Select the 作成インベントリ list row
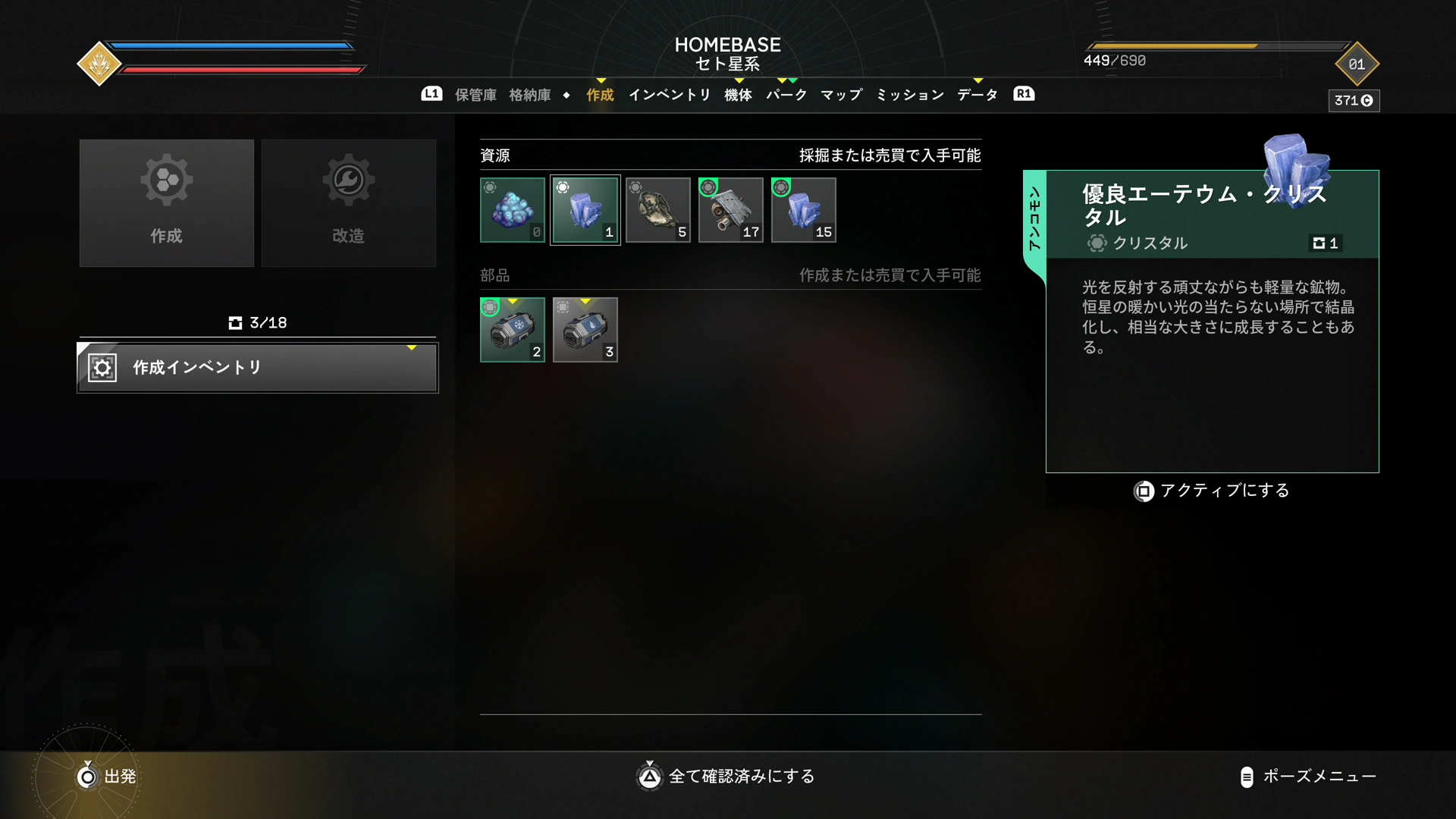This screenshot has width=1456, height=819. pyautogui.click(x=258, y=368)
